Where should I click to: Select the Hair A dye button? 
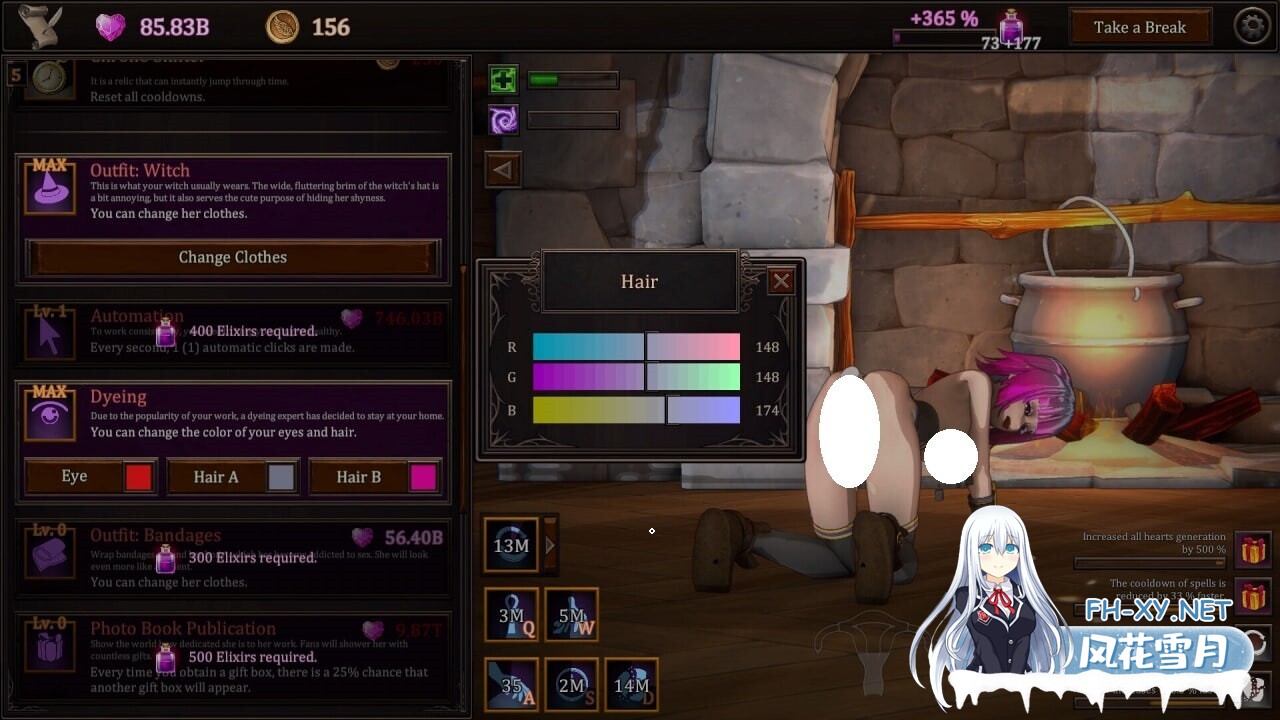coord(231,477)
